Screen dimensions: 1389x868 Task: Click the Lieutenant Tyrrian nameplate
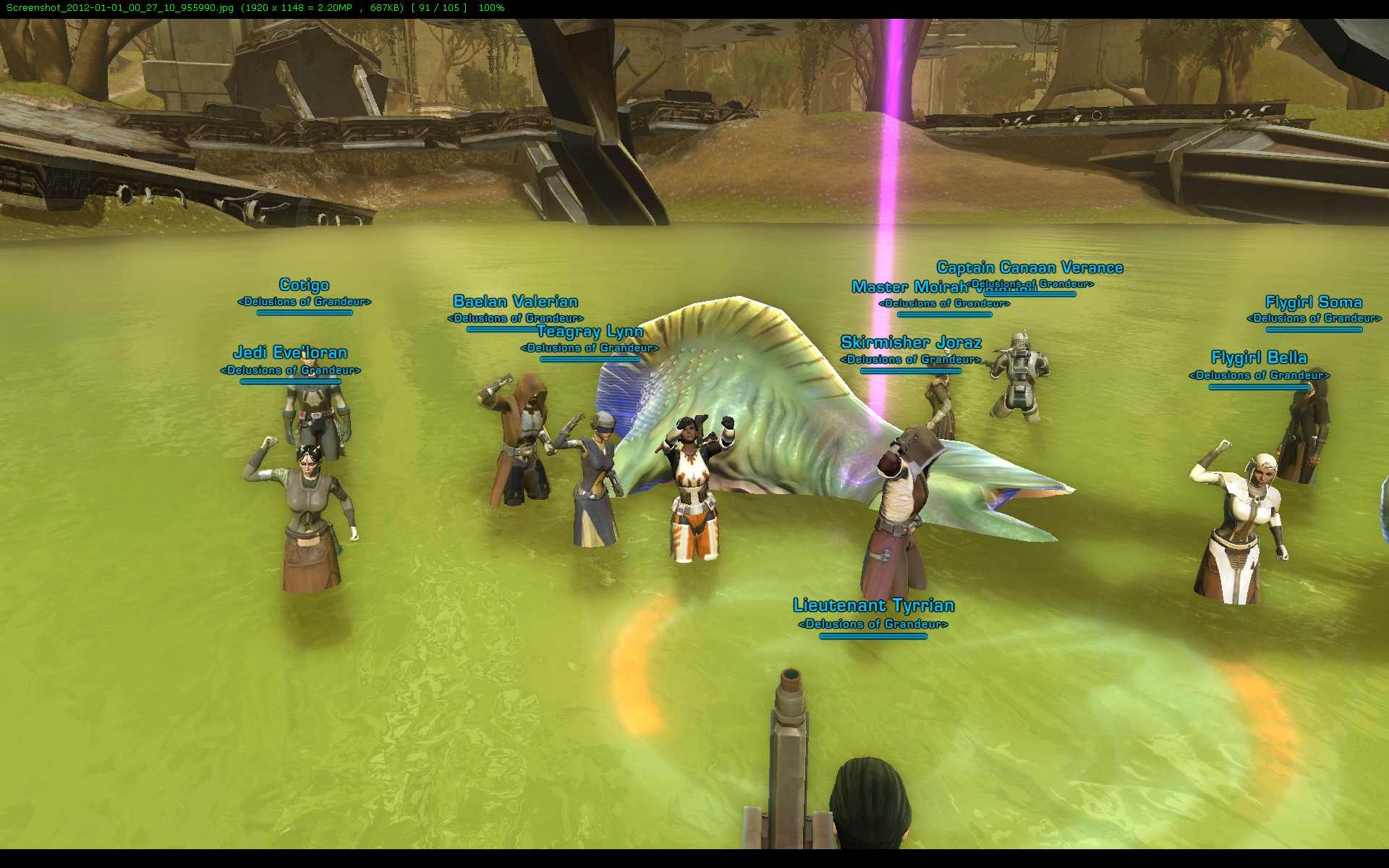[873, 605]
